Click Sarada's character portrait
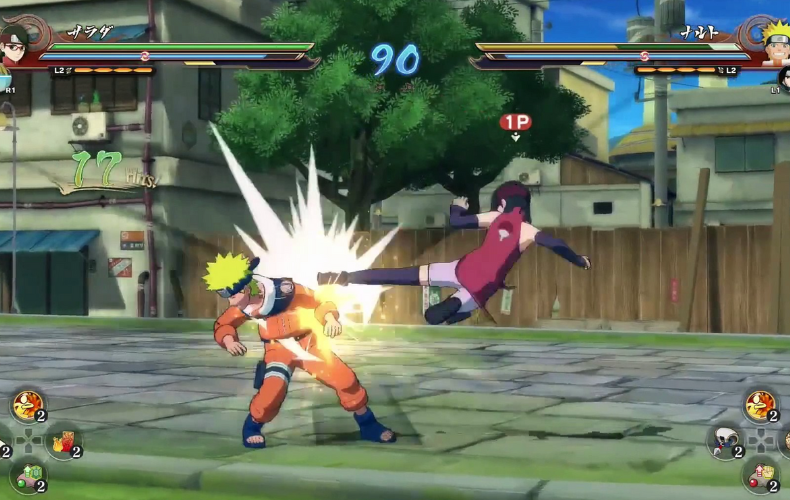 click(14, 43)
